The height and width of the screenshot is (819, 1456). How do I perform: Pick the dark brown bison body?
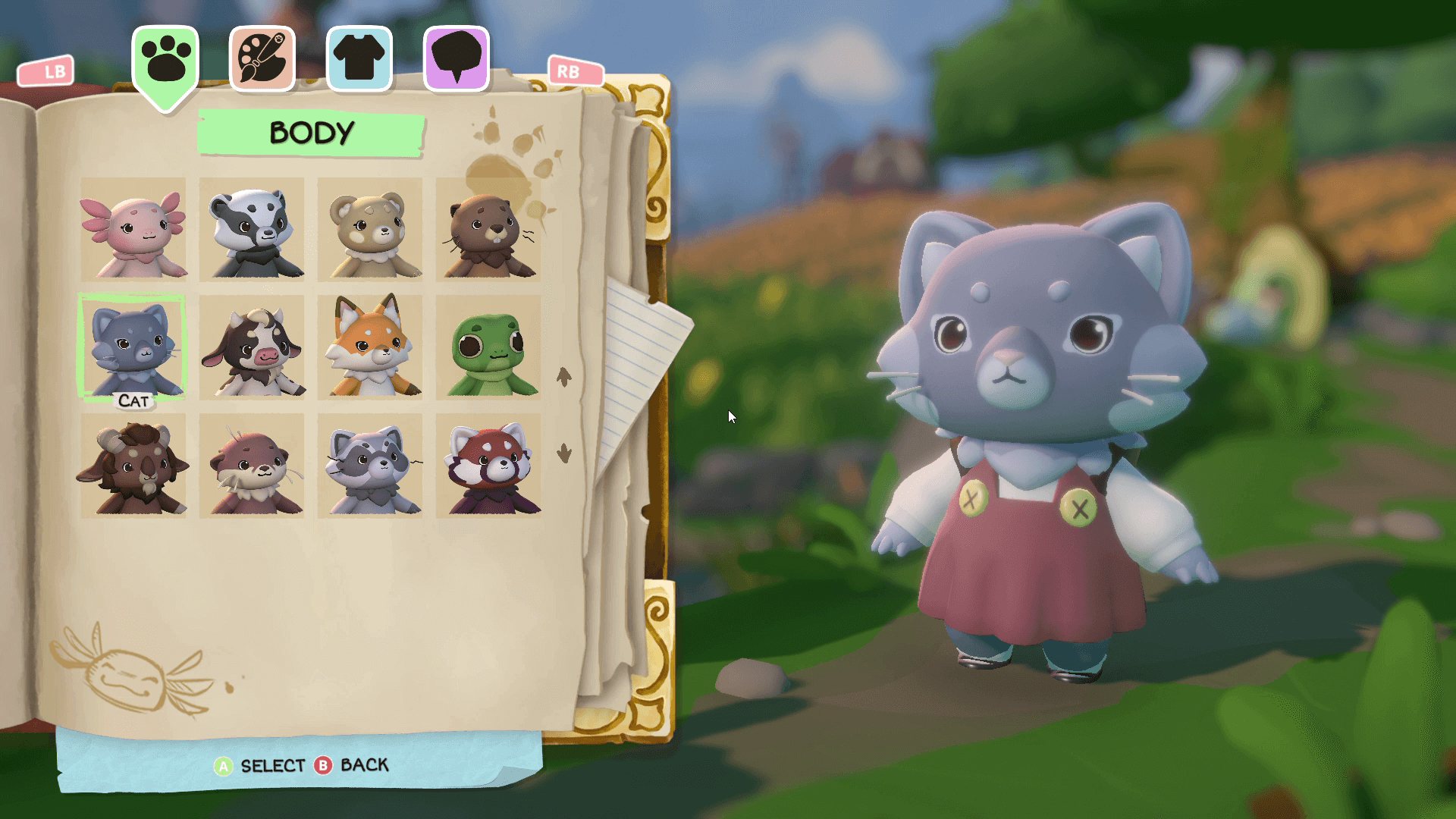tap(133, 466)
